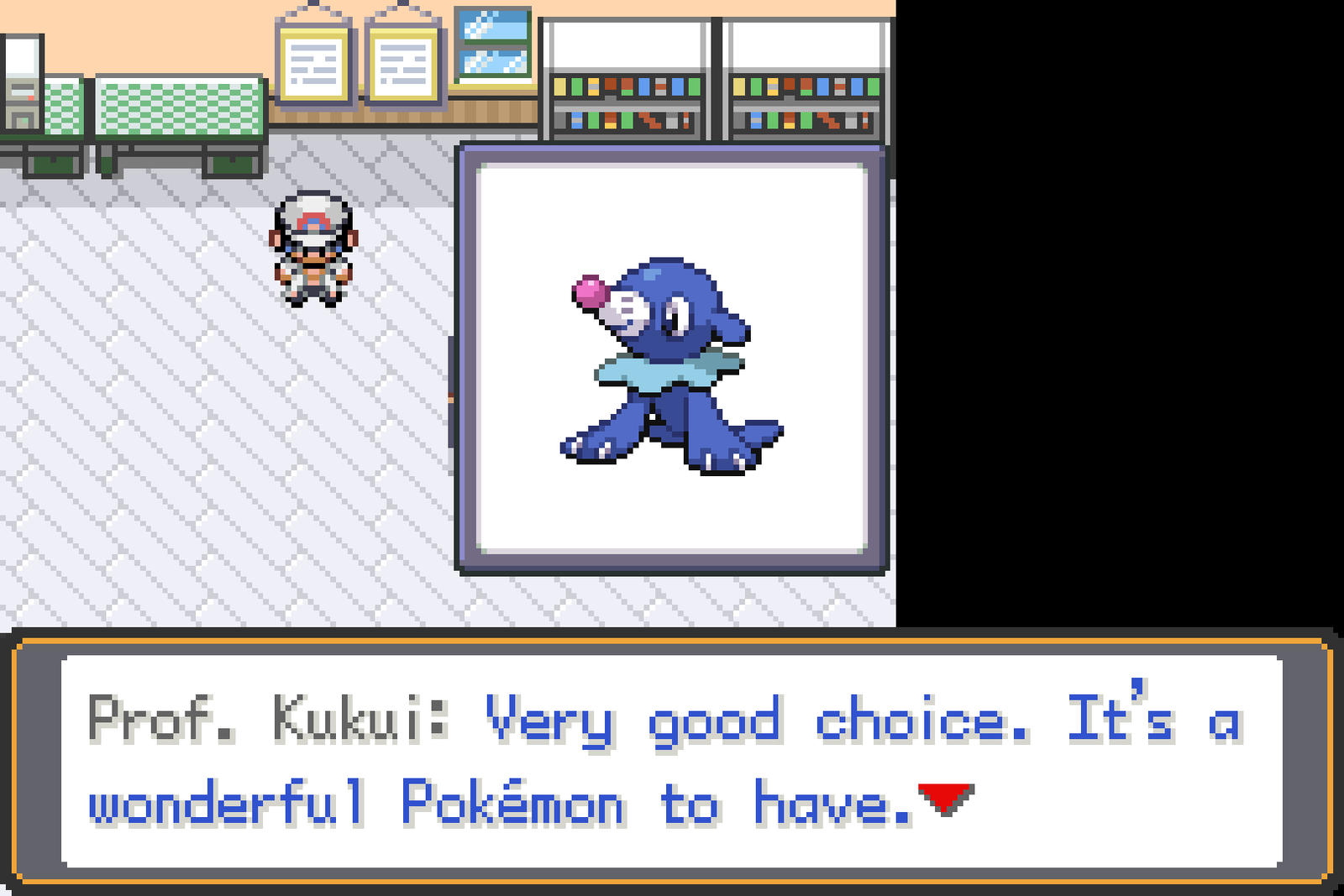Click the Popplio sprite in the picture frame
Image resolution: width=1344 pixels, height=896 pixels.
coord(672,361)
